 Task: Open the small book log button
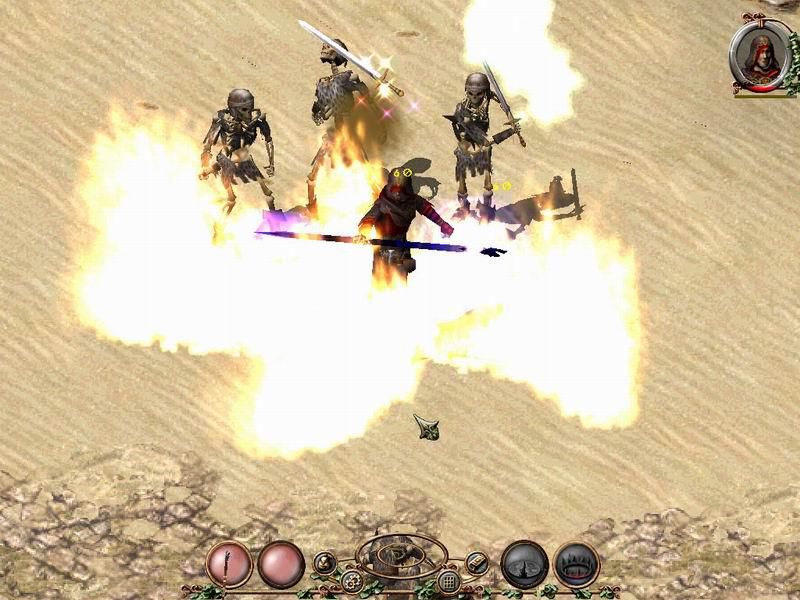(x=477, y=563)
